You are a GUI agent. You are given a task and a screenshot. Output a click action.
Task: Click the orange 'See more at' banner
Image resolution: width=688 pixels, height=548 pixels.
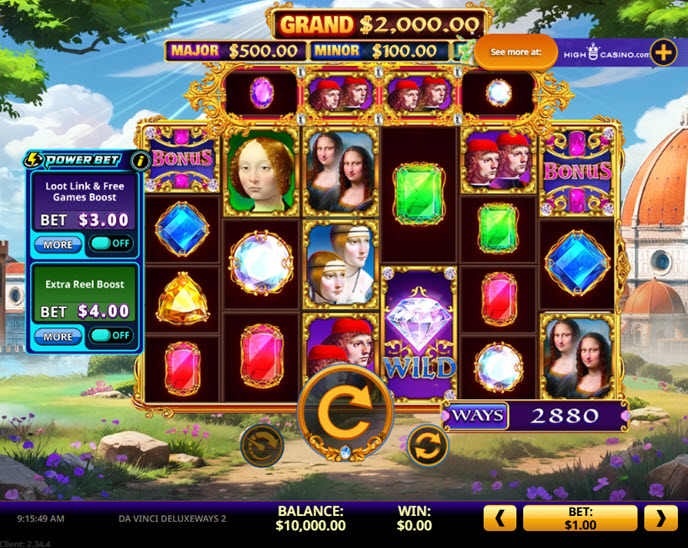pos(515,53)
